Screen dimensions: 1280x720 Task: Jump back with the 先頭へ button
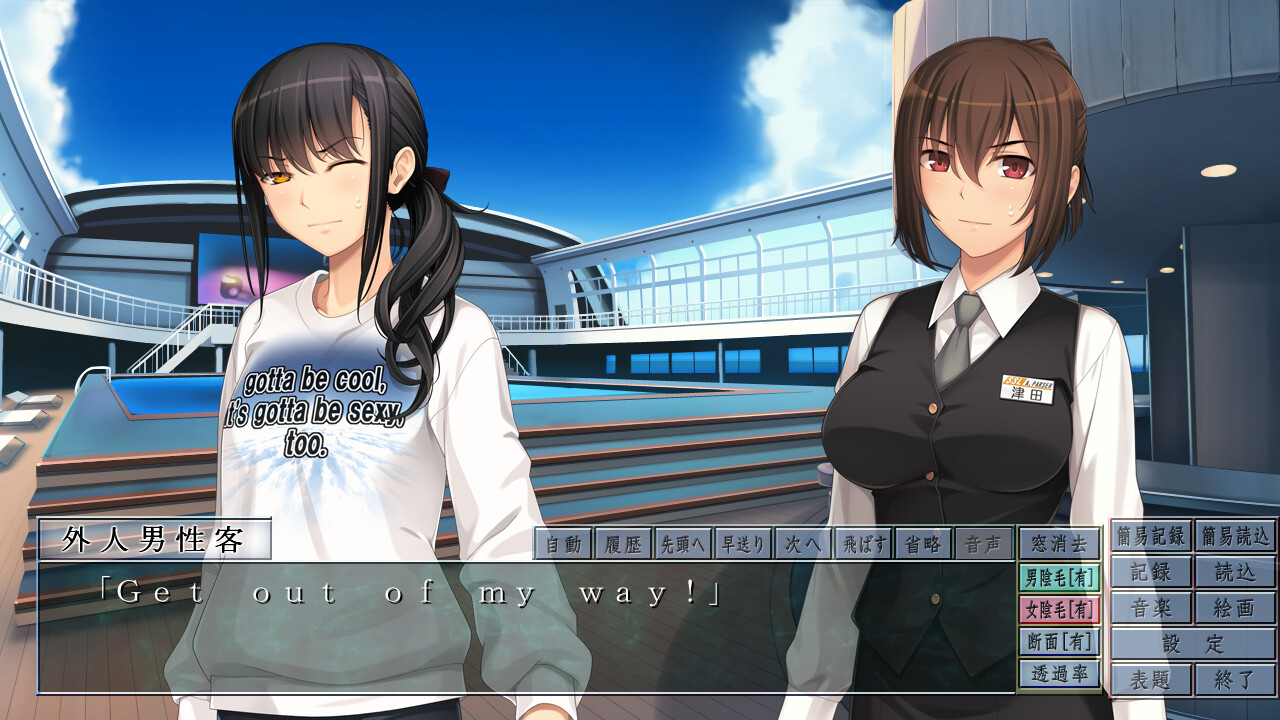684,544
